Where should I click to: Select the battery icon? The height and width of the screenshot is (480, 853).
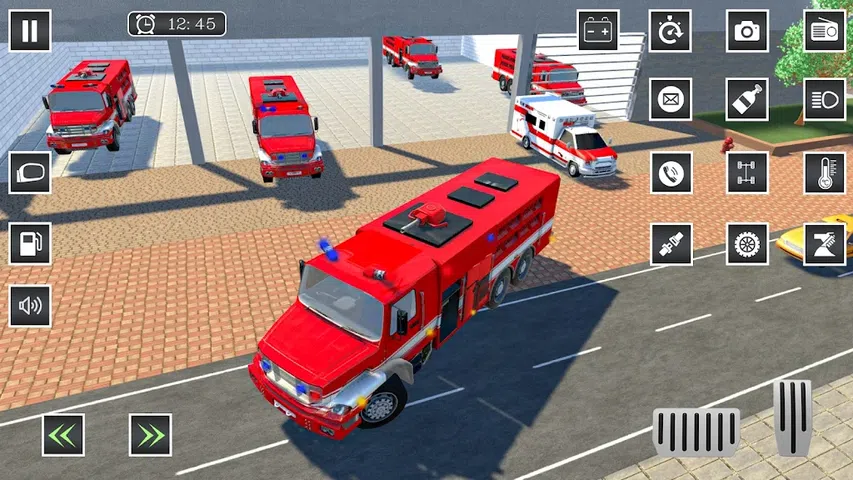(598, 31)
